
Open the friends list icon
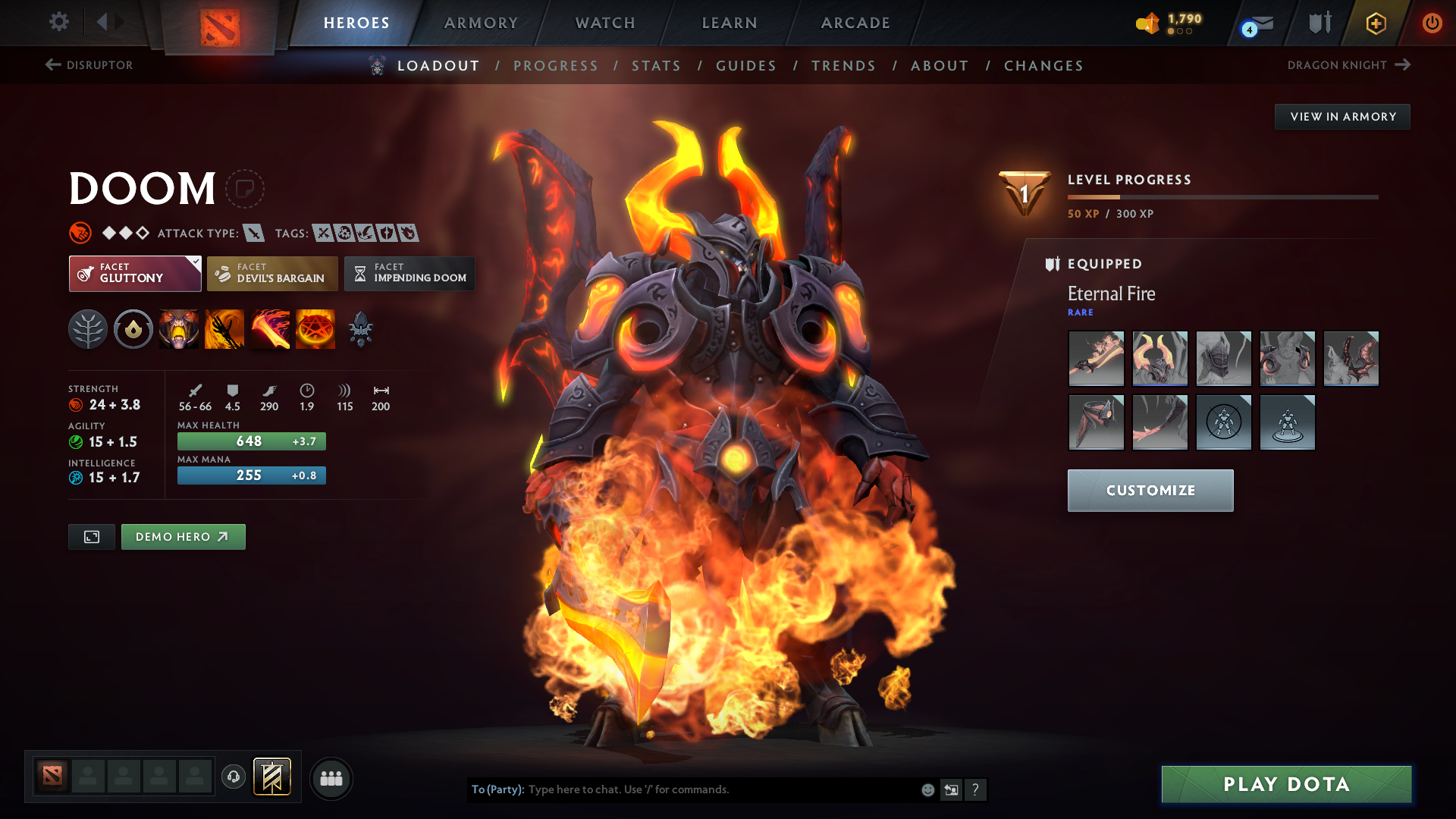(331, 778)
